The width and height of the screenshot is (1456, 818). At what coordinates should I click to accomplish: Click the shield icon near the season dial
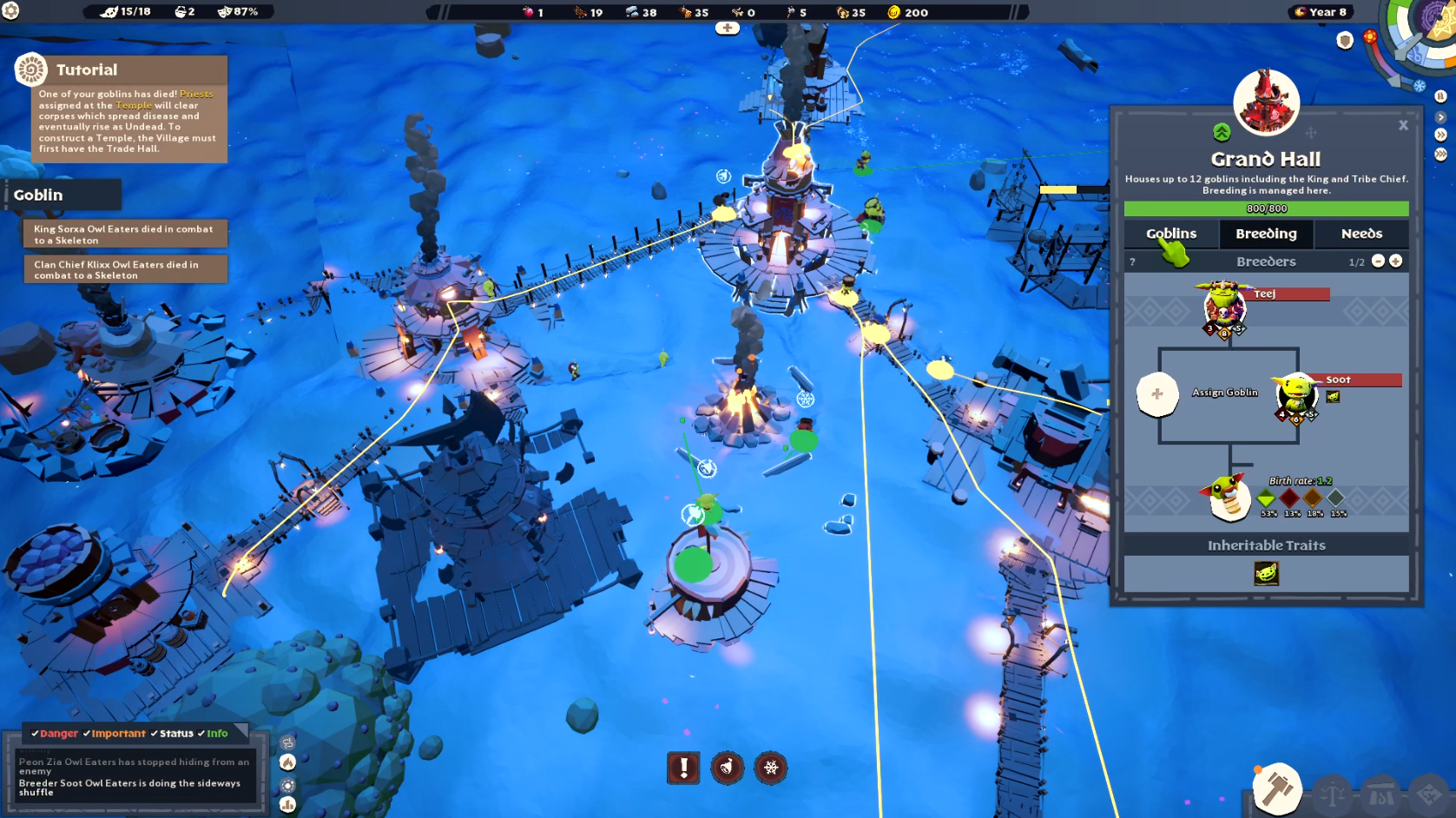click(x=1345, y=41)
